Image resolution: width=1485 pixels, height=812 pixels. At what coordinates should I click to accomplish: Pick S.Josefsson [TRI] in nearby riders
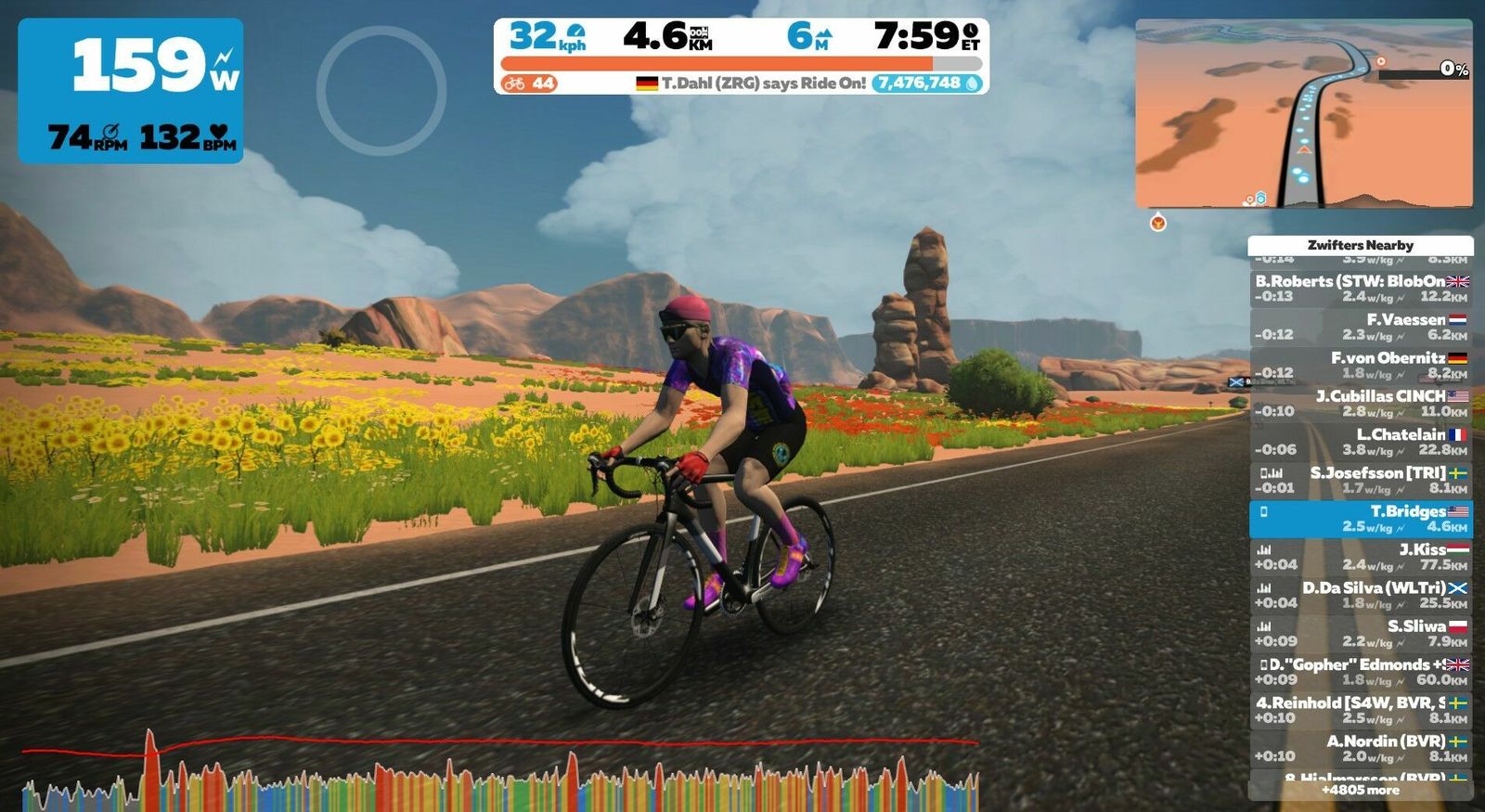click(x=1360, y=480)
